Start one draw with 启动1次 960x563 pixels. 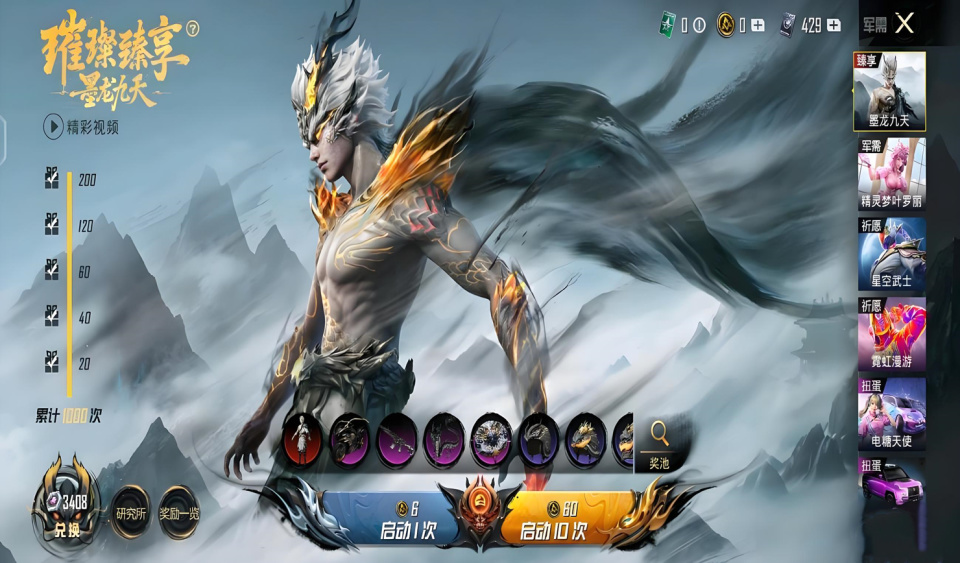(x=408, y=520)
